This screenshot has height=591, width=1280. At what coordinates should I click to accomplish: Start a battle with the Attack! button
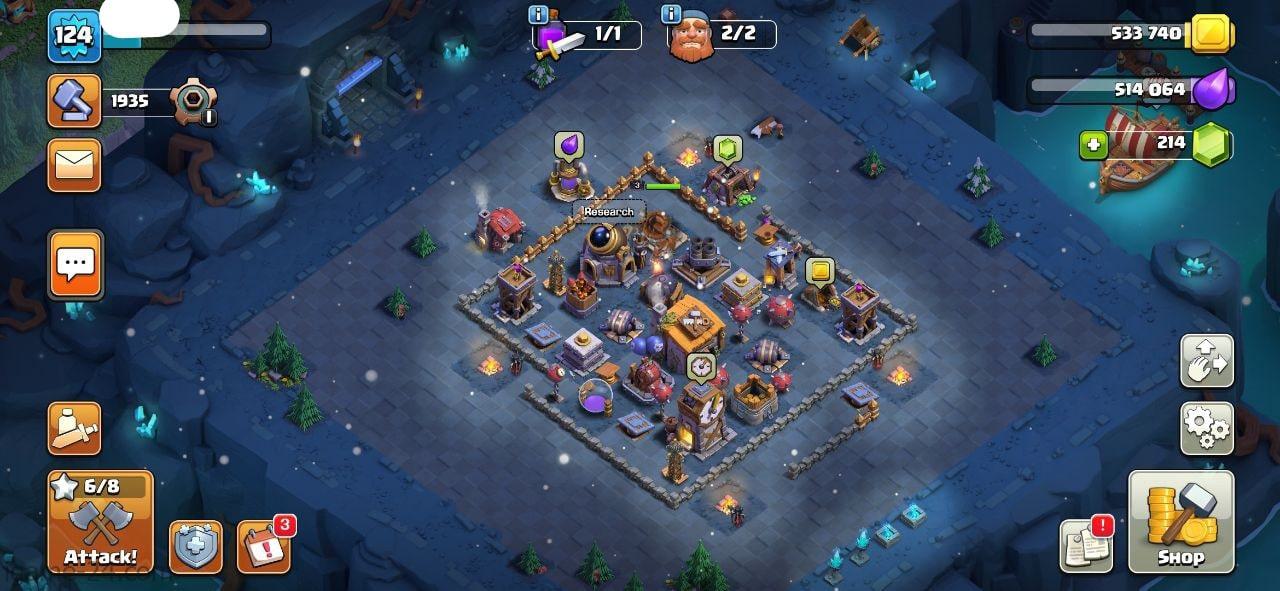(100, 522)
